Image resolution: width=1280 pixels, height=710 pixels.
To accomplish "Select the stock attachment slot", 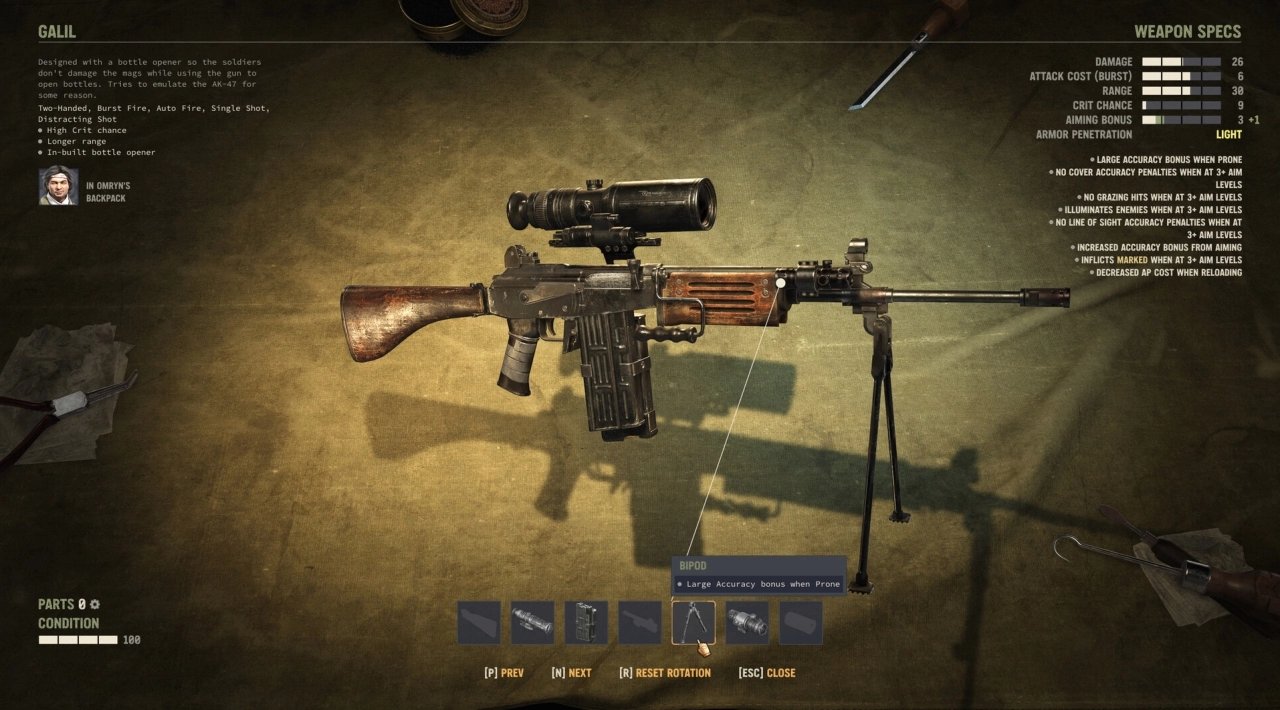I will (x=479, y=622).
